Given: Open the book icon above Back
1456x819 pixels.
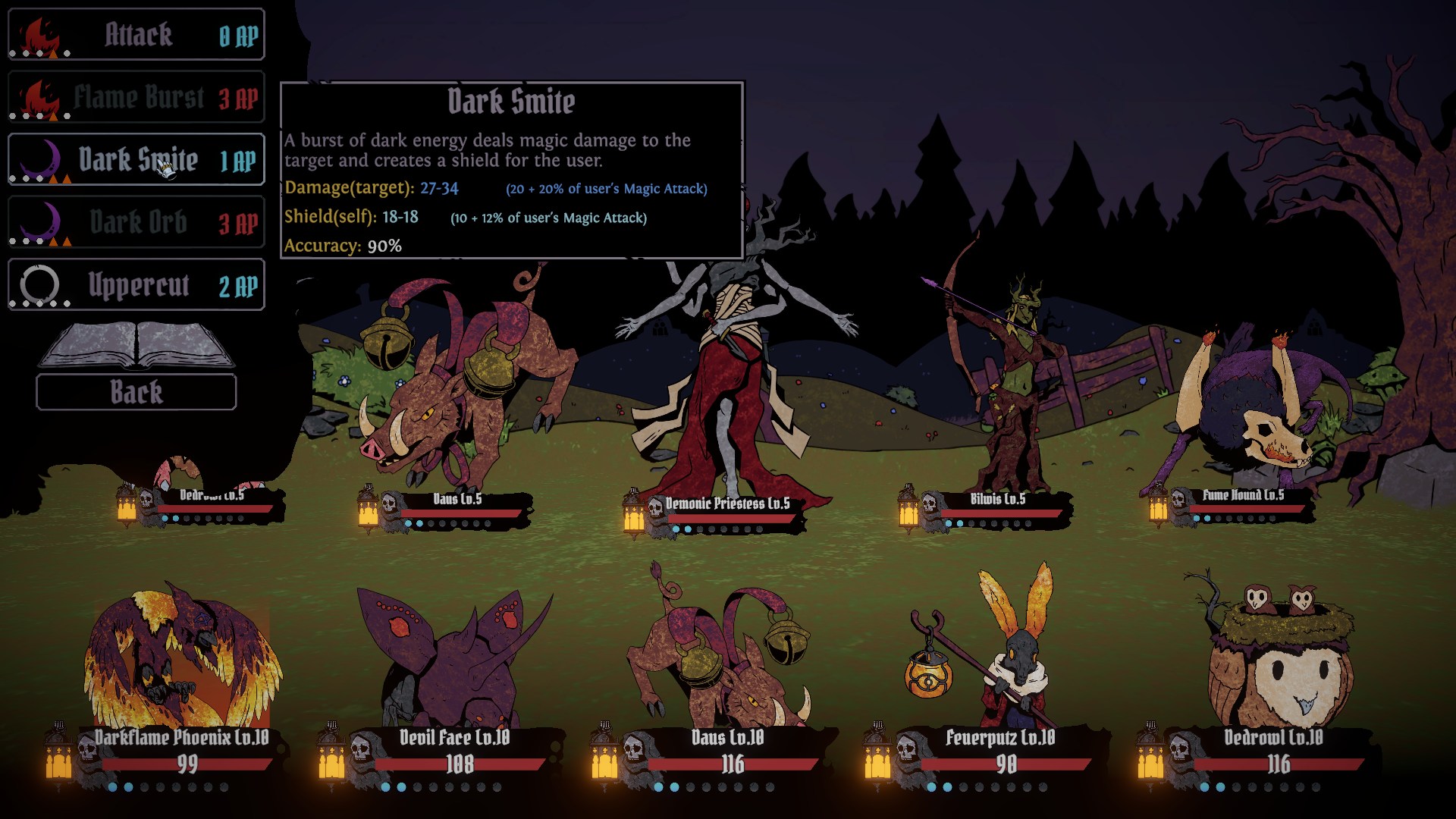Looking at the screenshot, I should pos(136,346).
